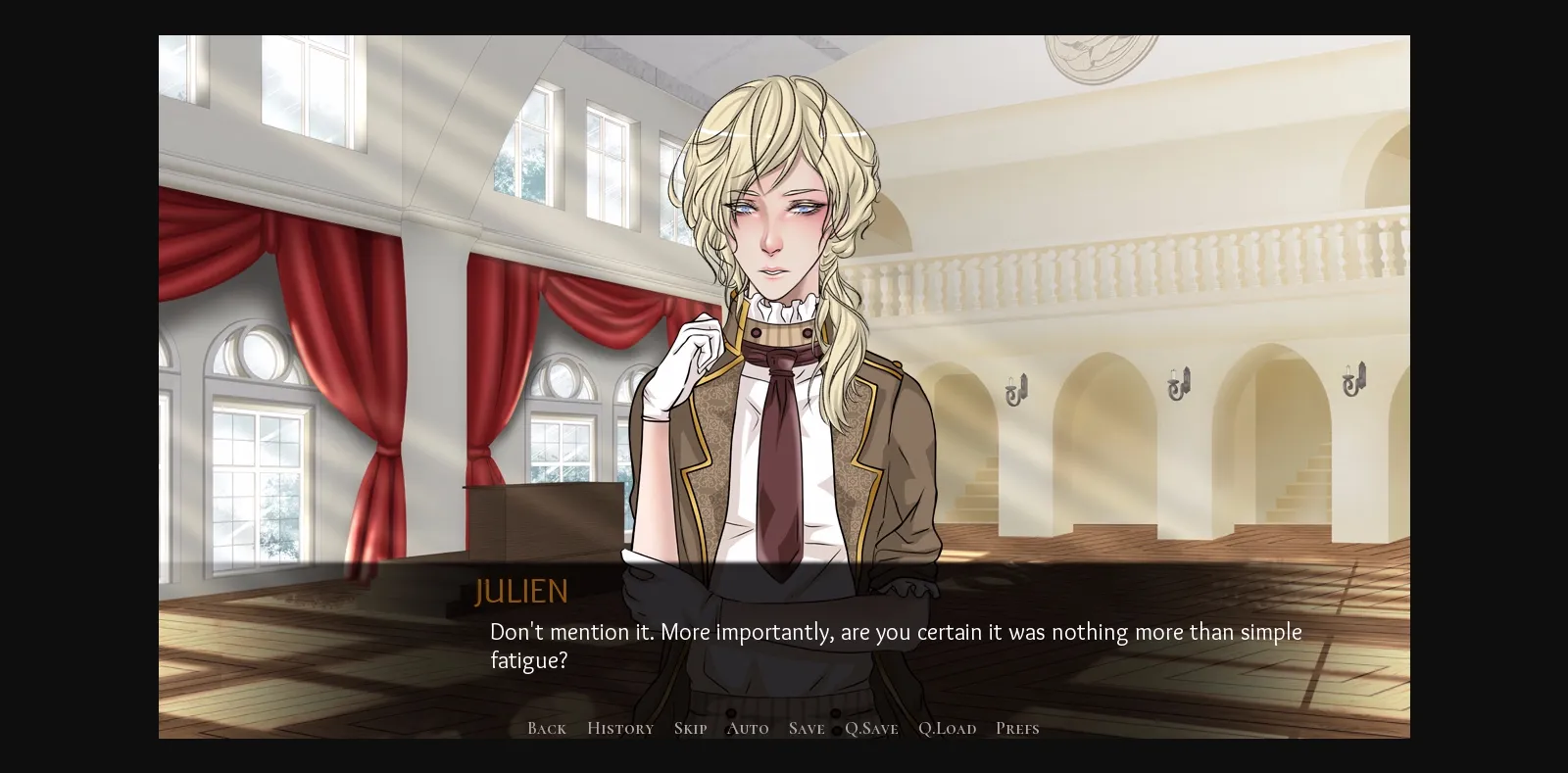Viewport: 1568px width, 773px height.
Task: Advance the story by clicking the dialogue box
Action: coord(882,647)
